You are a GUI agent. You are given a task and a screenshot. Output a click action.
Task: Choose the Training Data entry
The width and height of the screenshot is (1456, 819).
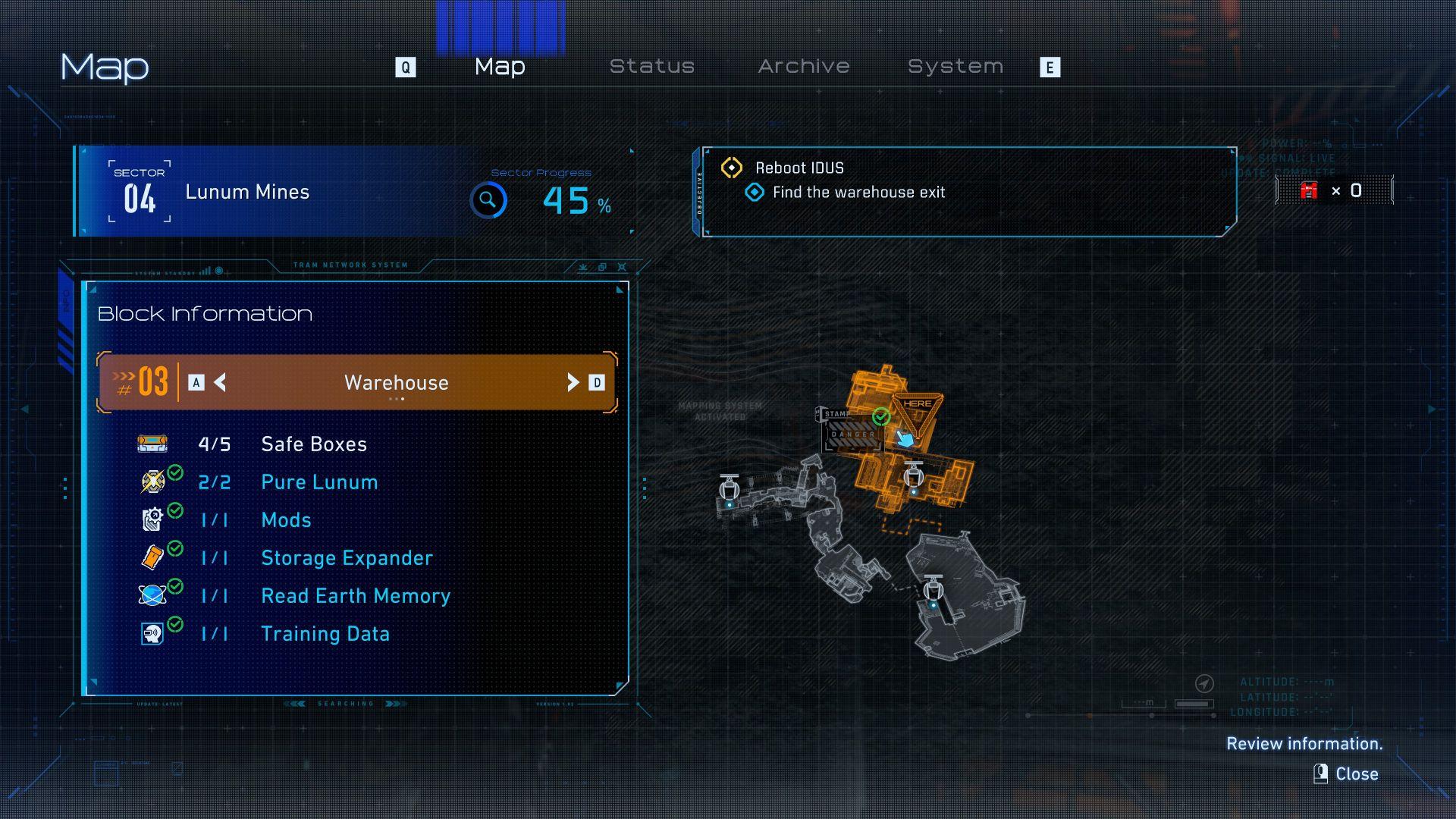(325, 634)
